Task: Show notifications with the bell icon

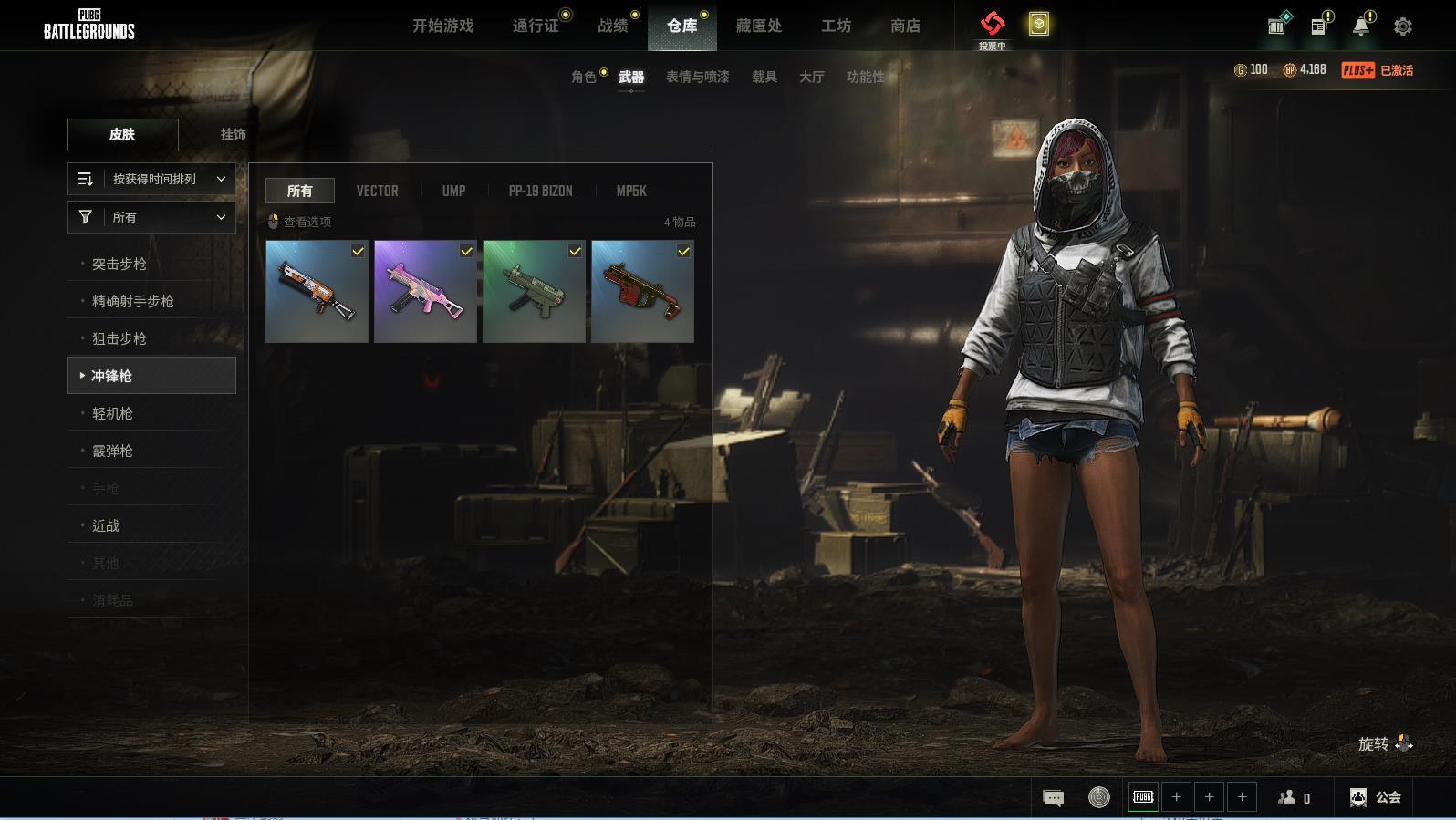Action: [1360, 26]
